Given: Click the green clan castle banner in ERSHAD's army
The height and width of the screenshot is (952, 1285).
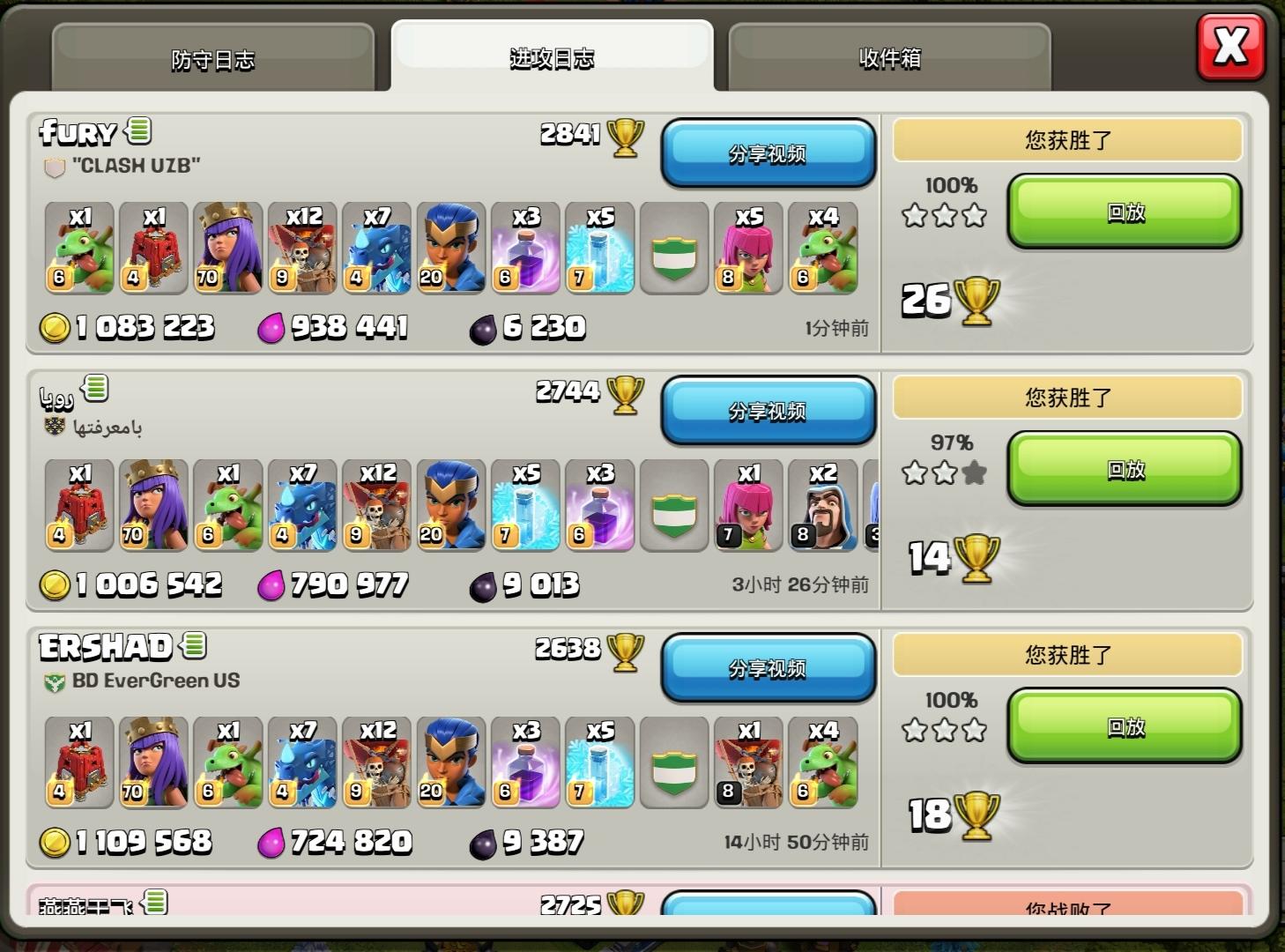Looking at the screenshot, I should pyautogui.click(x=673, y=763).
